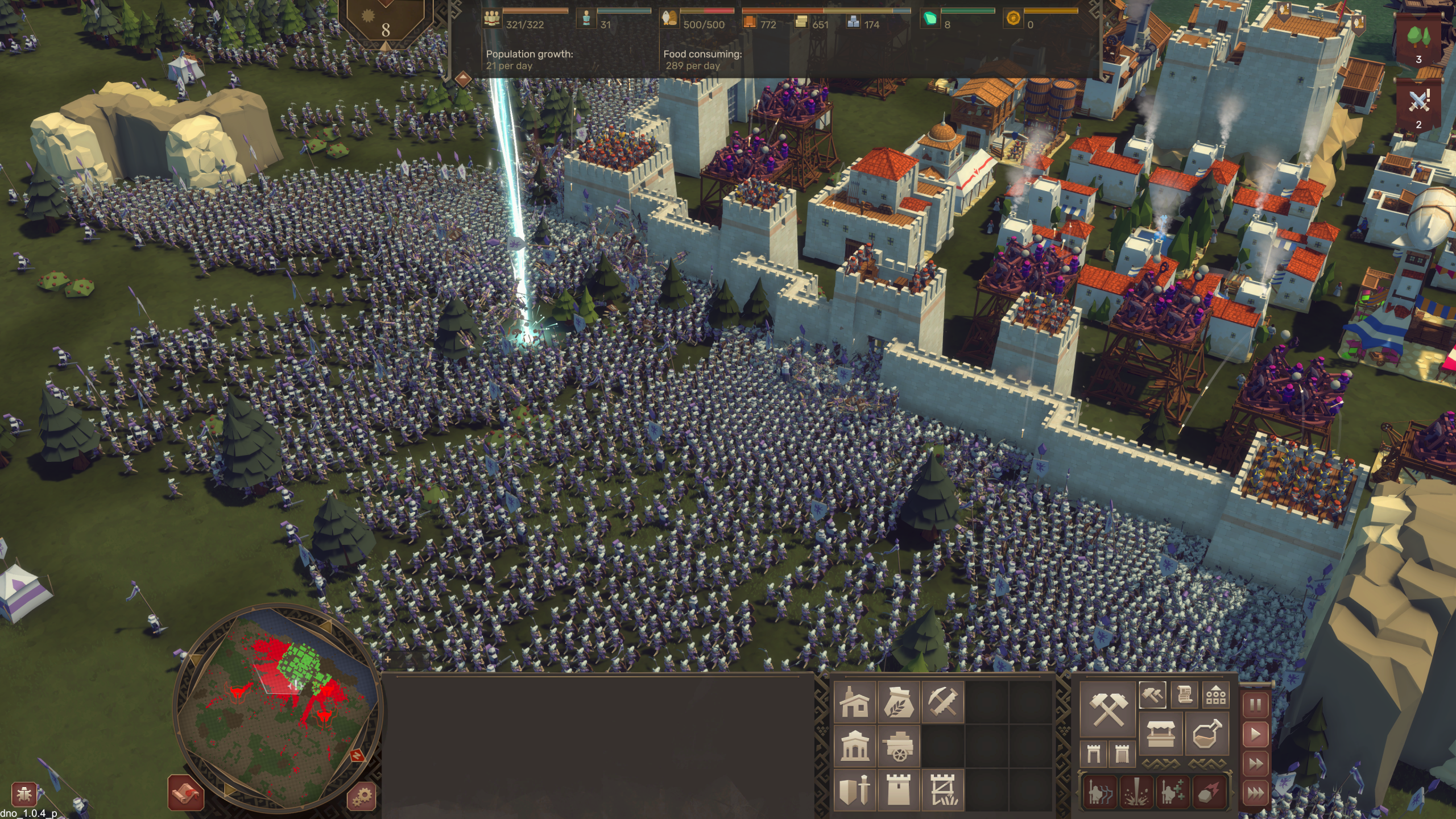Open the pickaxe and saw industry category

click(x=942, y=702)
